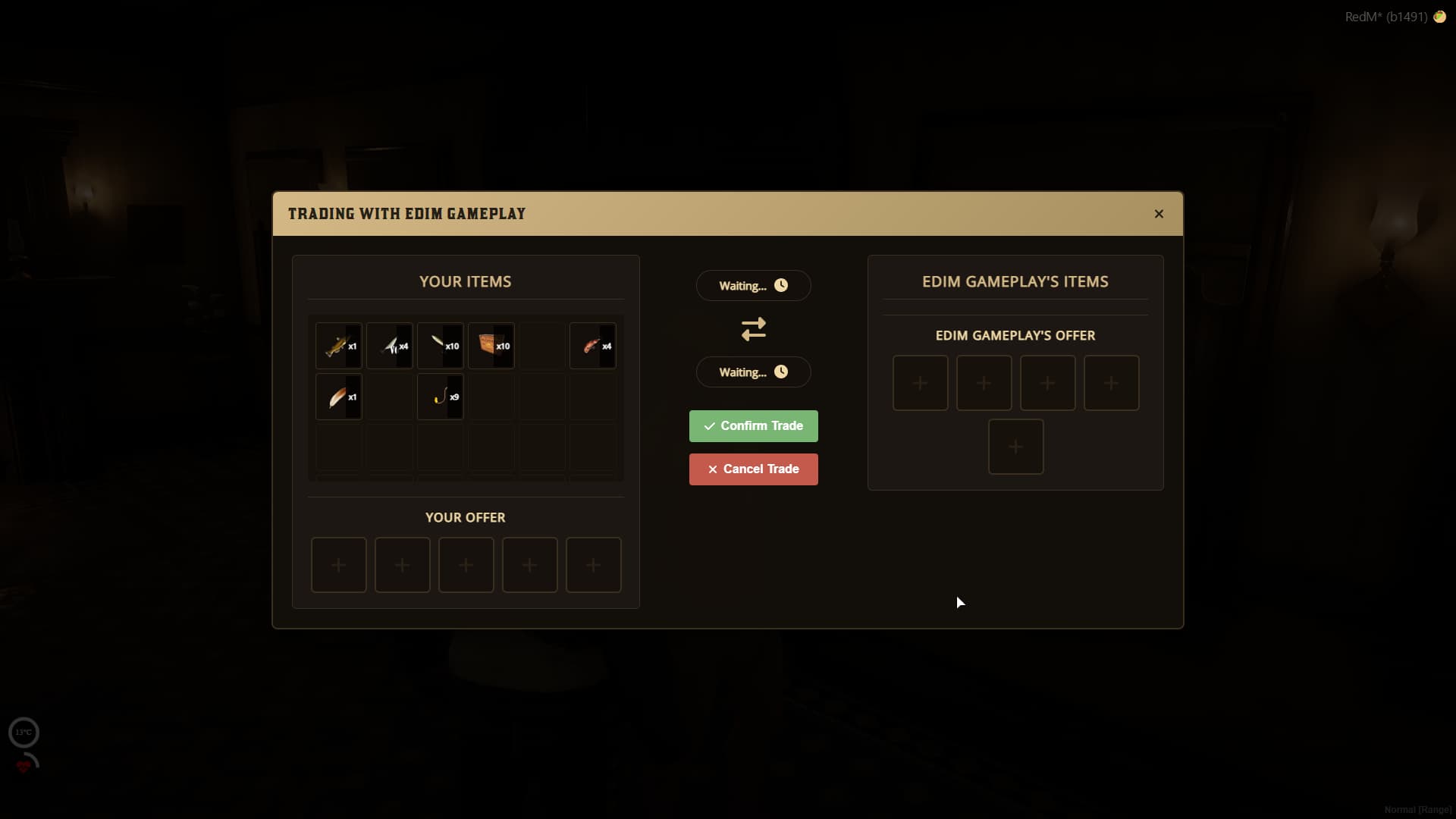Click the bottom centered plus slot in Edim's offer
The width and height of the screenshot is (1456, 819).
pos(1015,447)
